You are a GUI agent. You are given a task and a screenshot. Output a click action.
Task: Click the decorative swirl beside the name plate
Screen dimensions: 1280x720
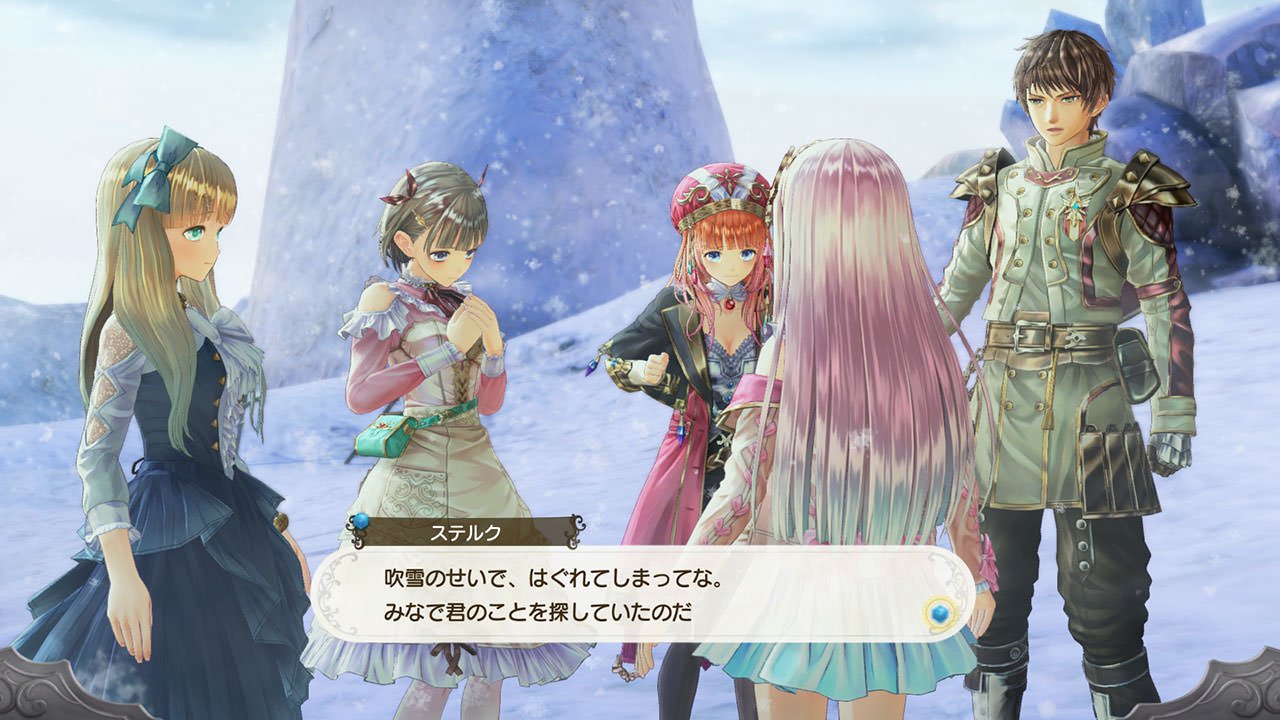[x=577, y=530]
